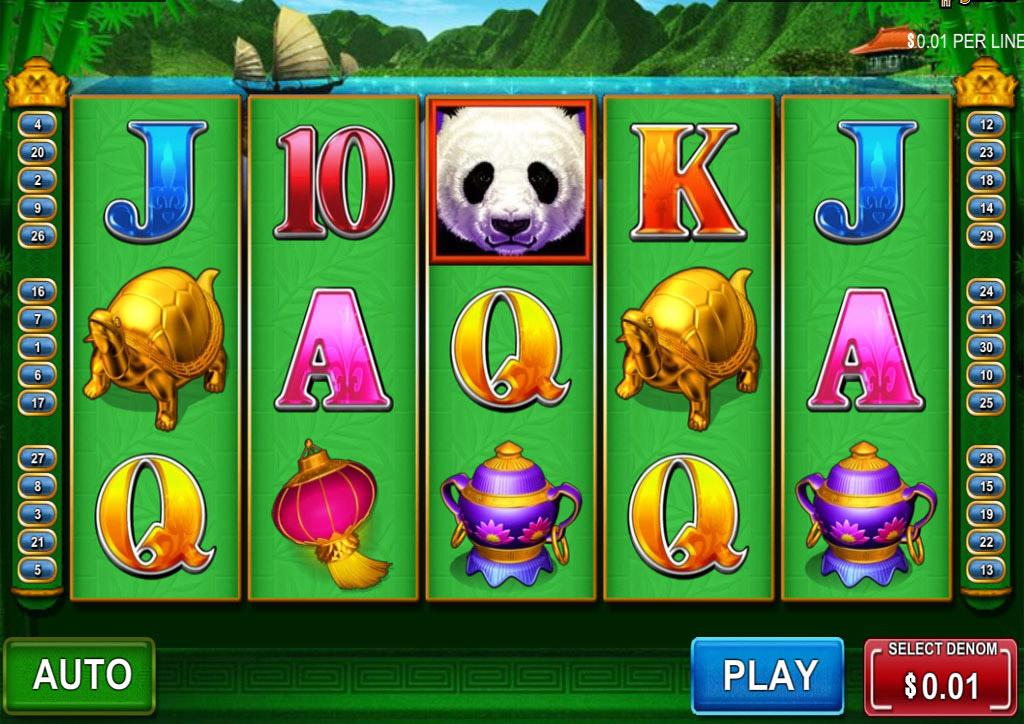
Task: Show payline number 28
Action: click(986, 458)
